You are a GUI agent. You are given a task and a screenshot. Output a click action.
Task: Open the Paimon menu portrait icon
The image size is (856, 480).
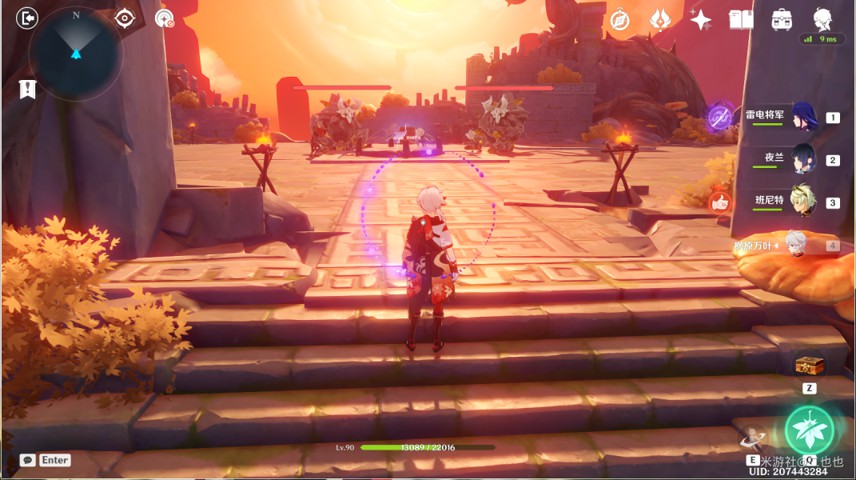click(x=823, y=18)
